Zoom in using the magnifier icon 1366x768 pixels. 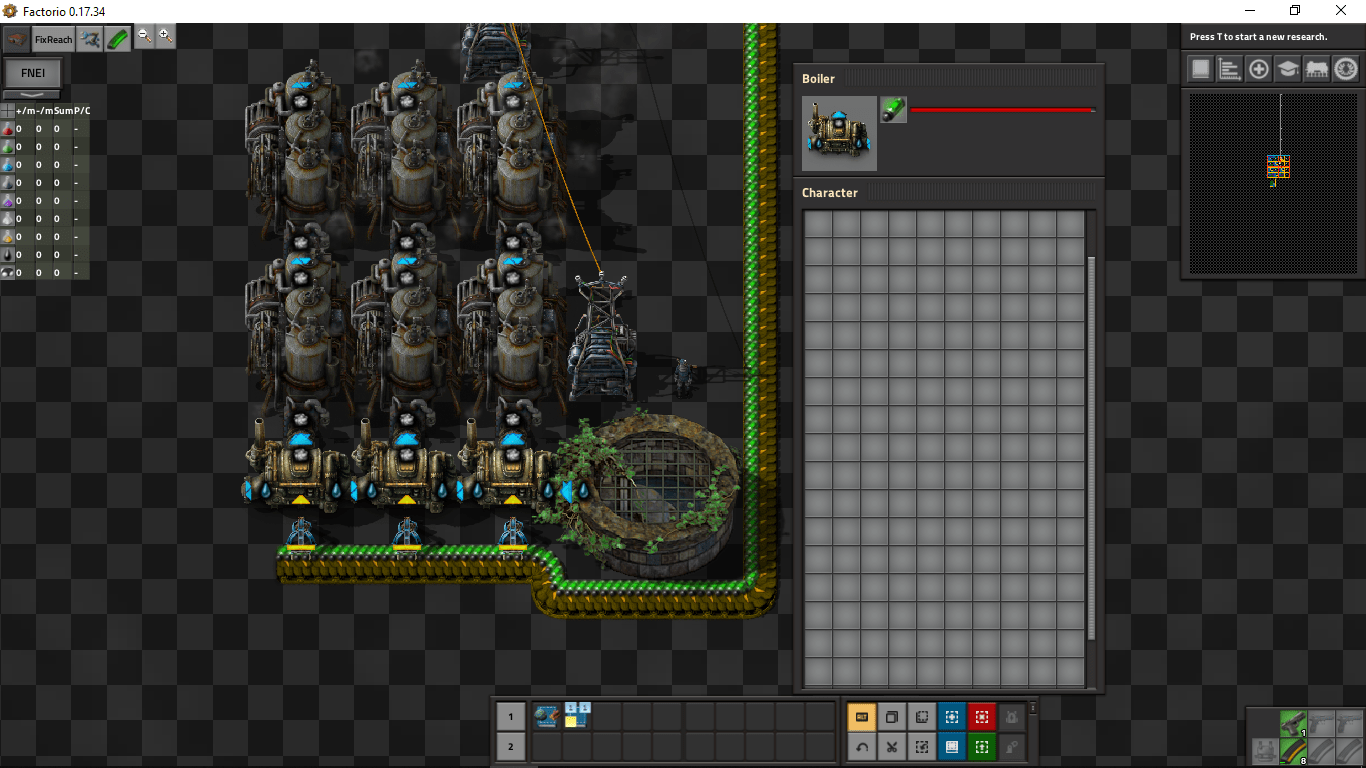pyautogui.click(x=165, y=36)
